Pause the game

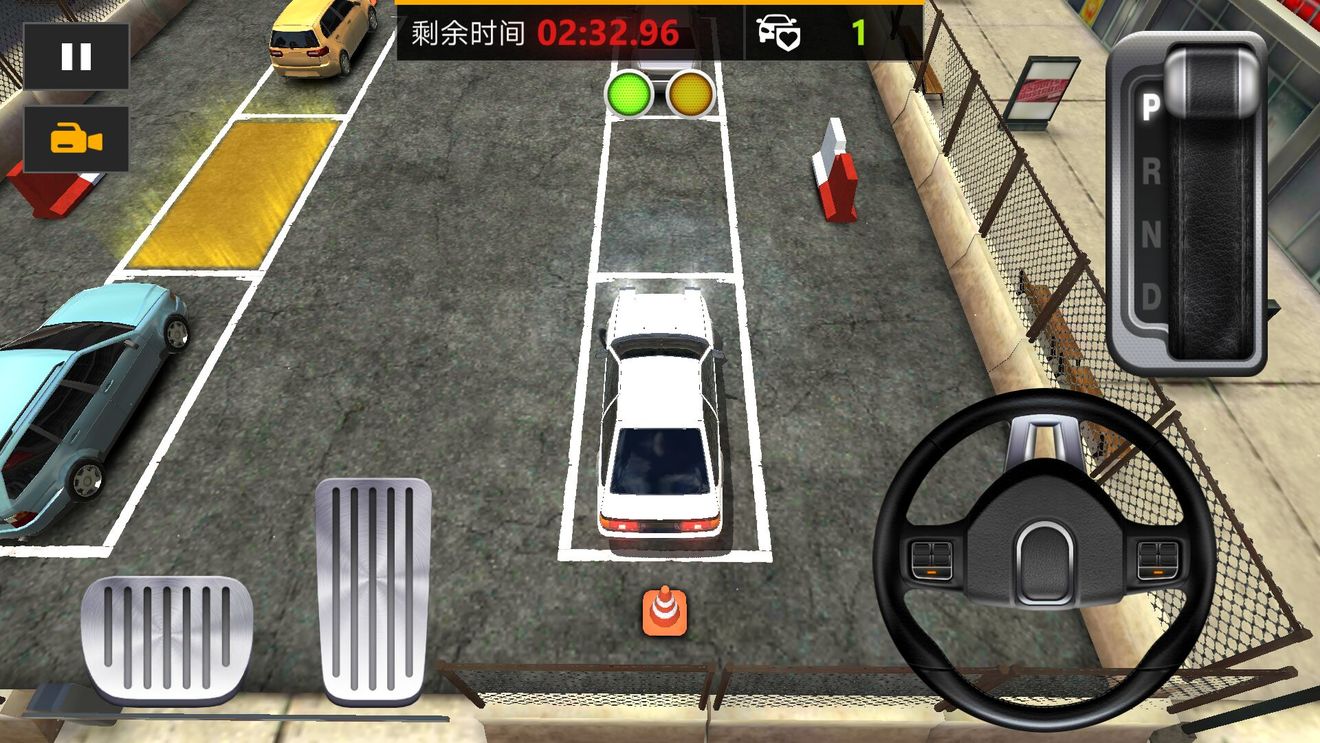74,57
